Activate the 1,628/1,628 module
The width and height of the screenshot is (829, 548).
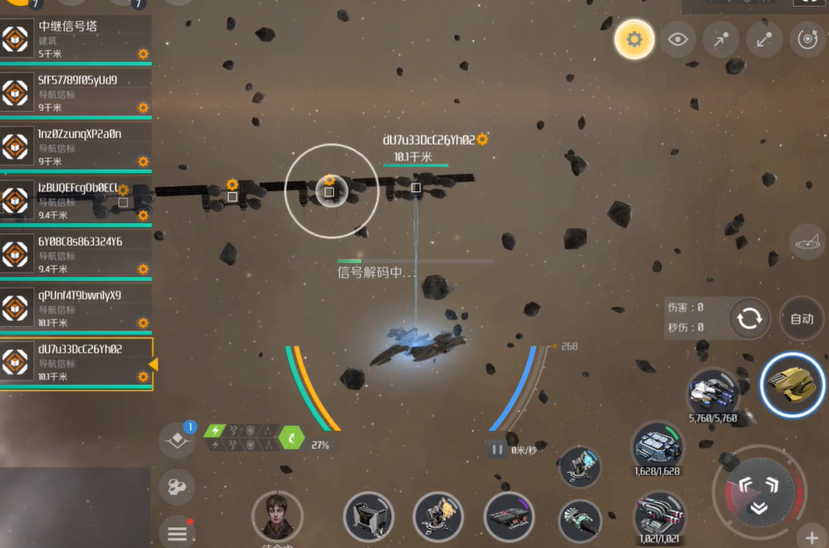[x=657, y=446]
